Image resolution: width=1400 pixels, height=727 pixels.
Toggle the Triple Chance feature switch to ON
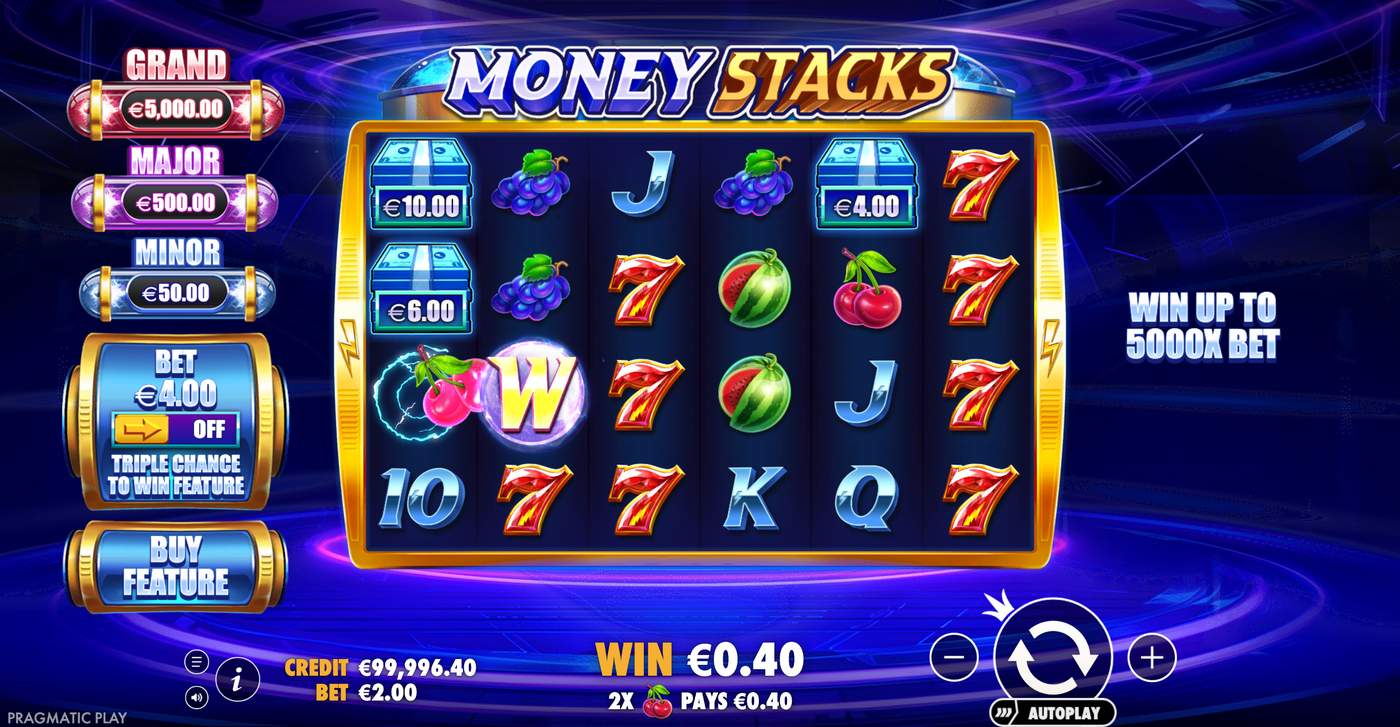177,430
